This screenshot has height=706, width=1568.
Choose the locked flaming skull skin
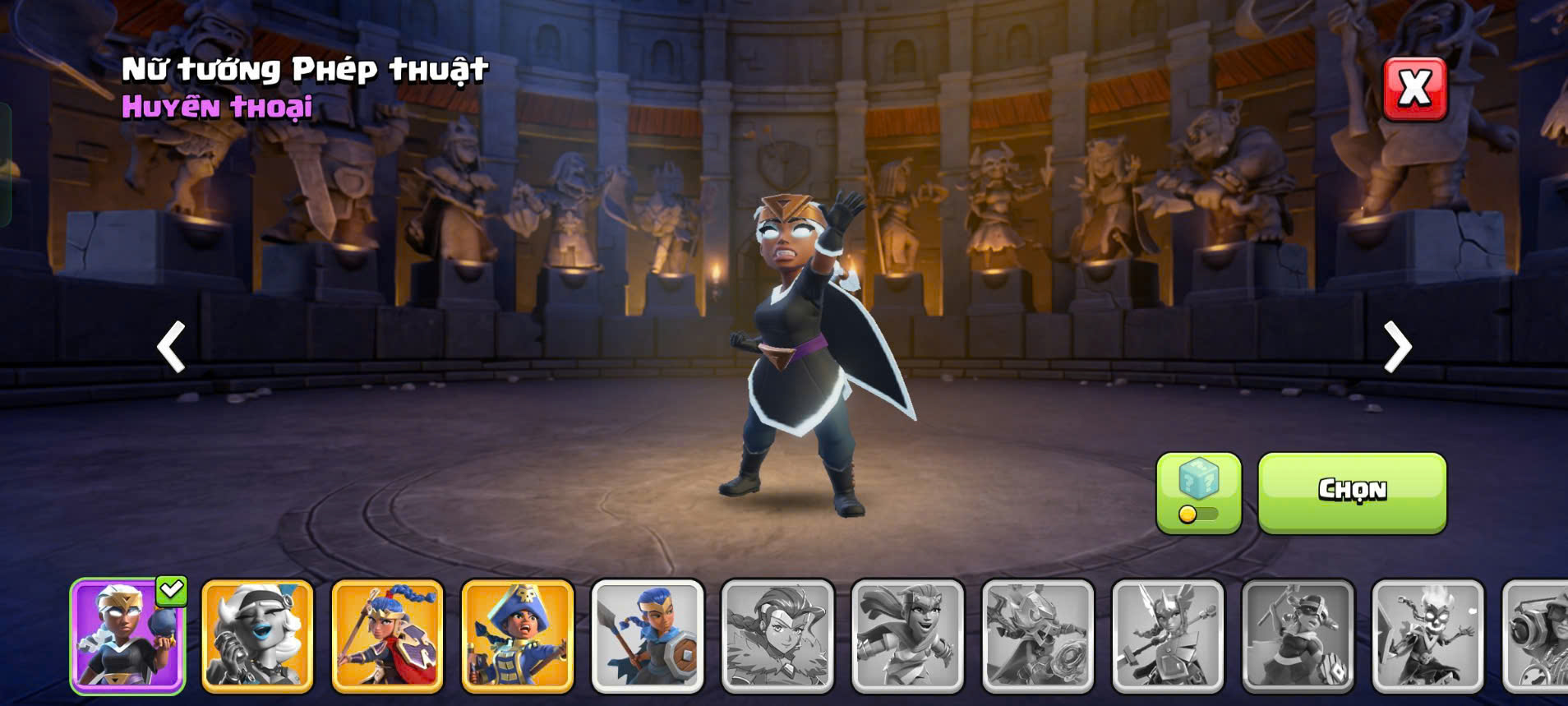pos(1427,635)
